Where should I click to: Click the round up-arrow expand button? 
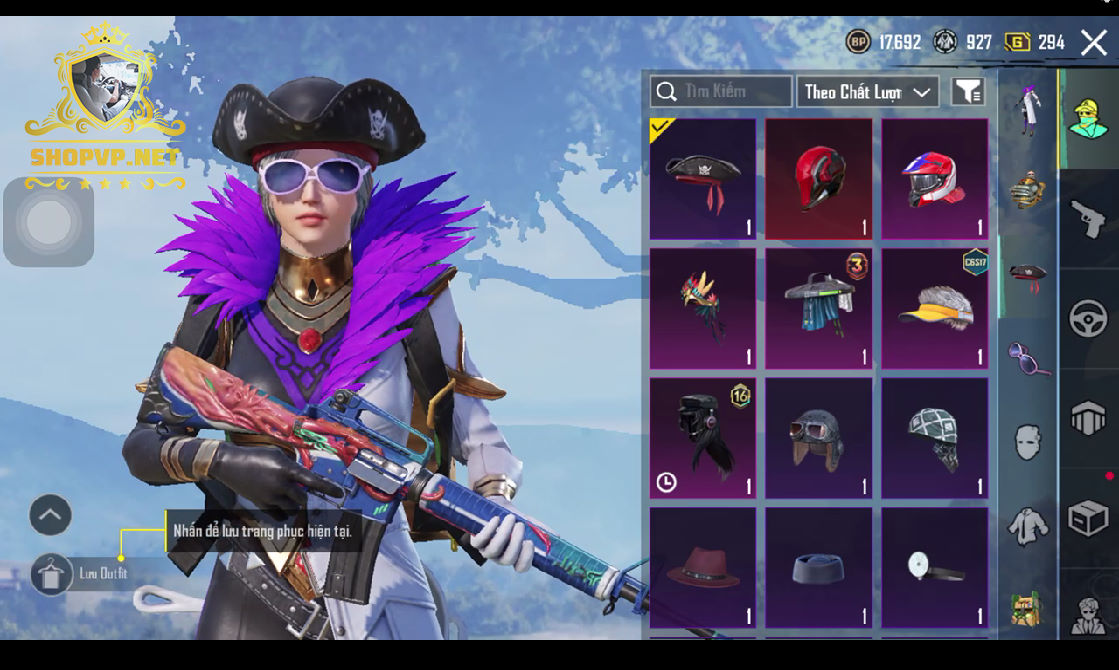(50, 515)
